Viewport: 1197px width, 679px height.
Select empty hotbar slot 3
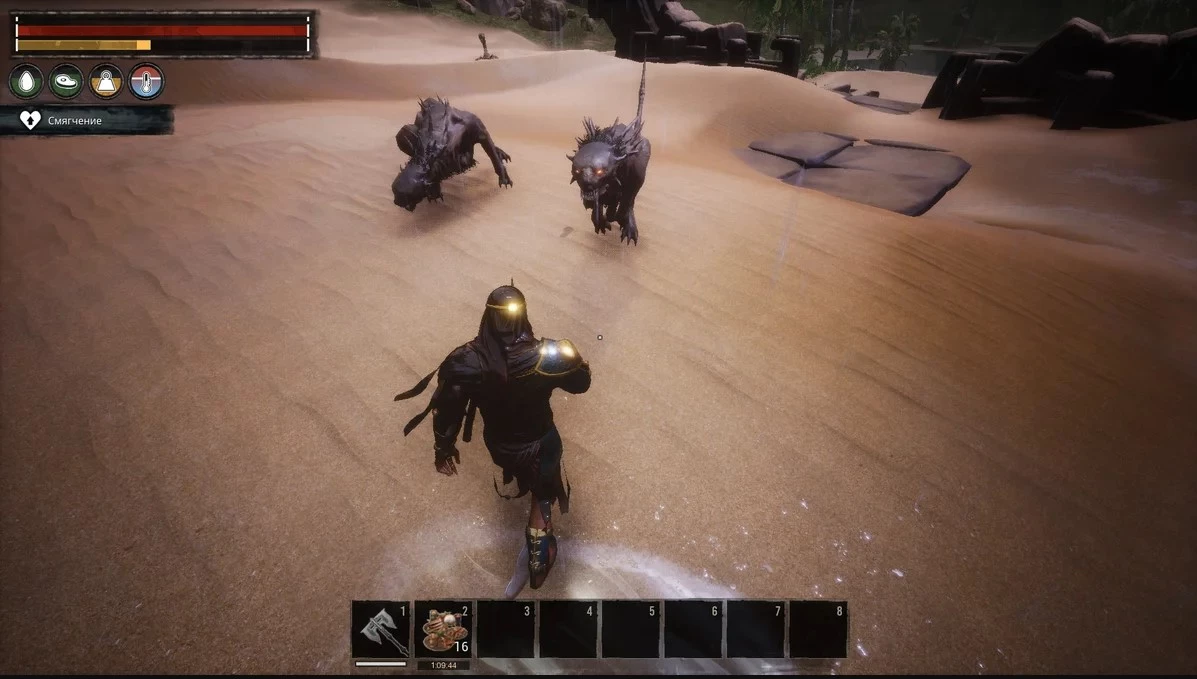(x=506, y=629)
